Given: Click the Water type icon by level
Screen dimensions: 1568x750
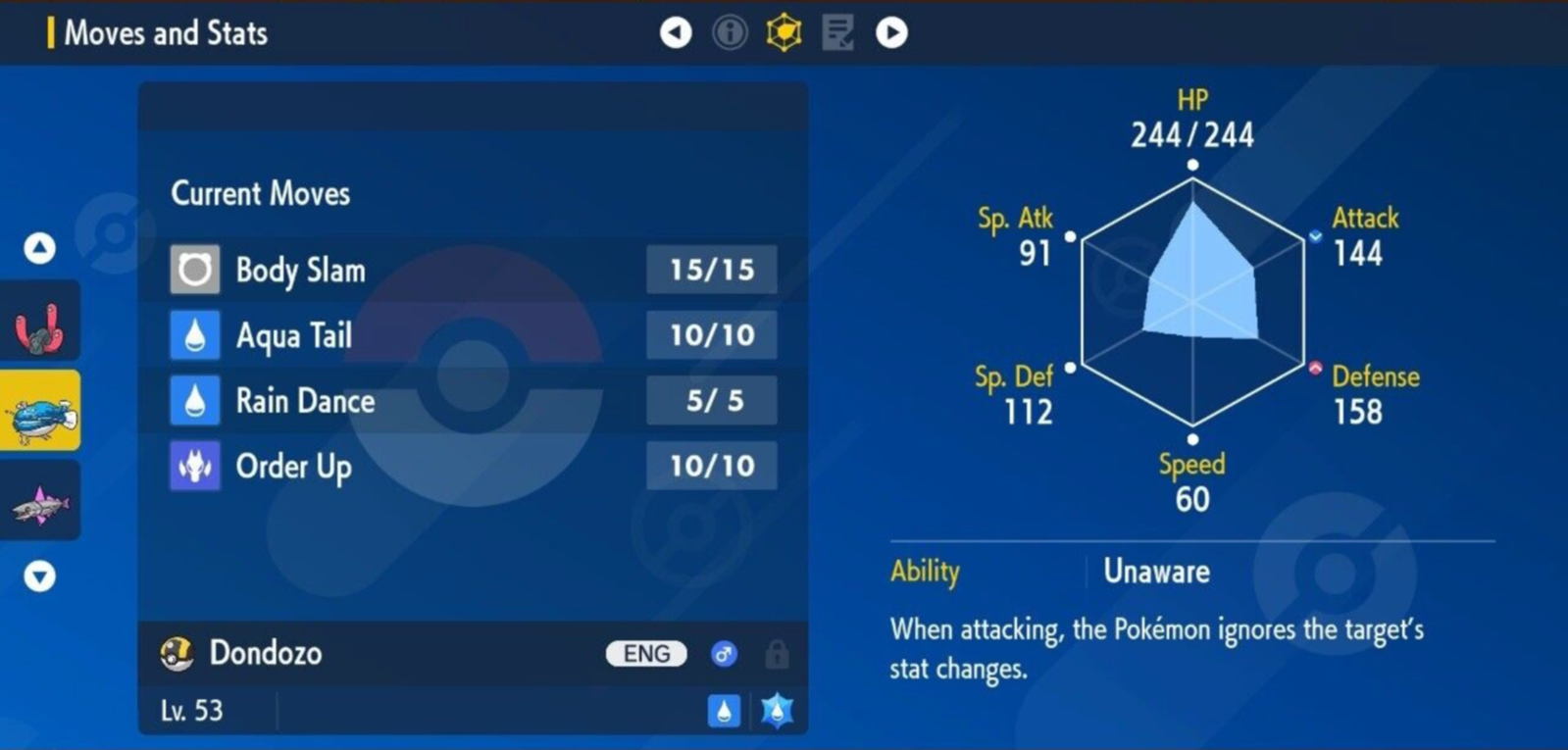Looking at the screenshot, I should pos(724,711).
